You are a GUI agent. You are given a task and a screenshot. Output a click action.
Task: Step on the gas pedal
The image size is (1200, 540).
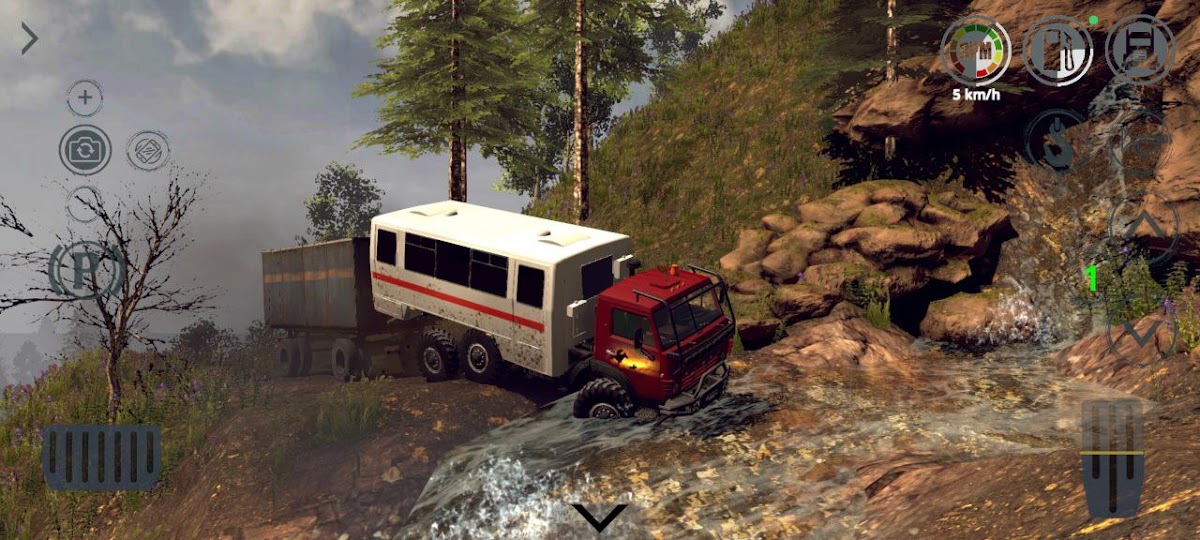click(1112, 458)
